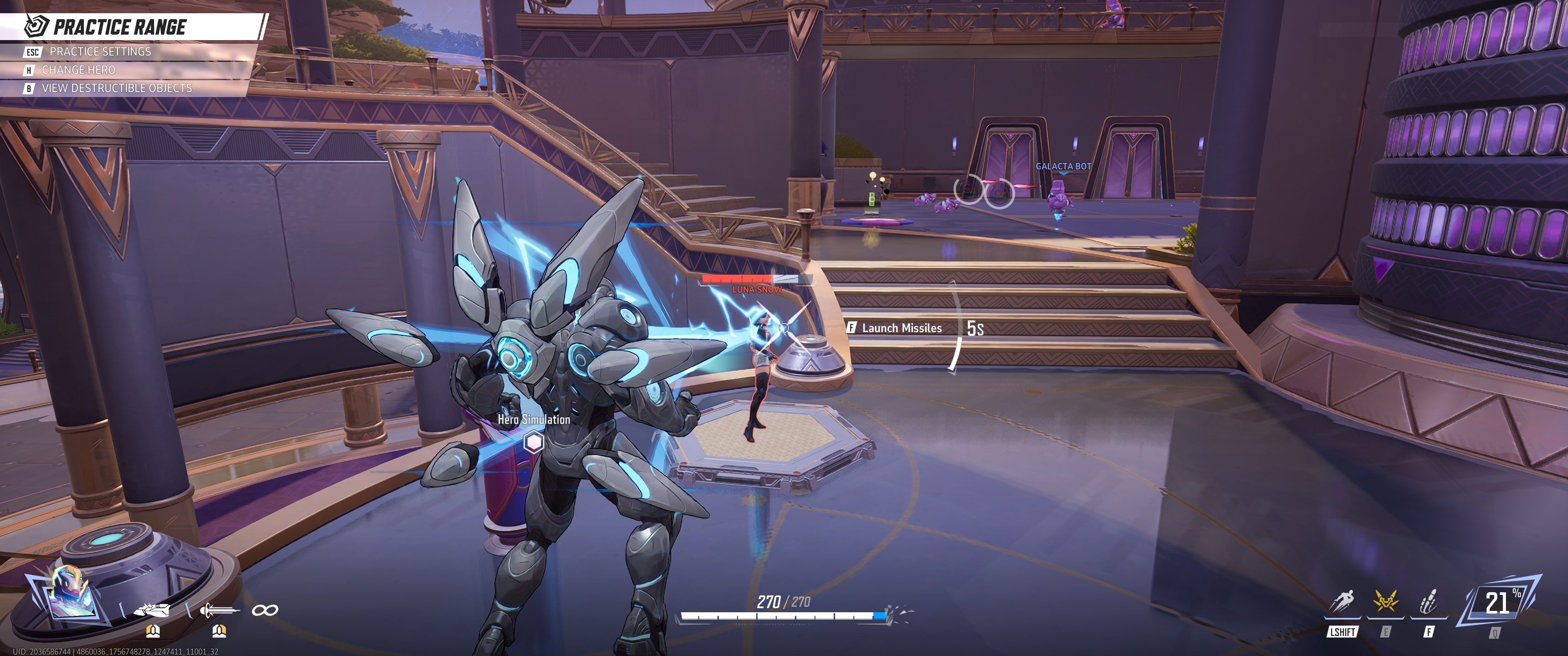Trigger the missile launch ability icon
1568x656 pixels.
pos(1428,603)
